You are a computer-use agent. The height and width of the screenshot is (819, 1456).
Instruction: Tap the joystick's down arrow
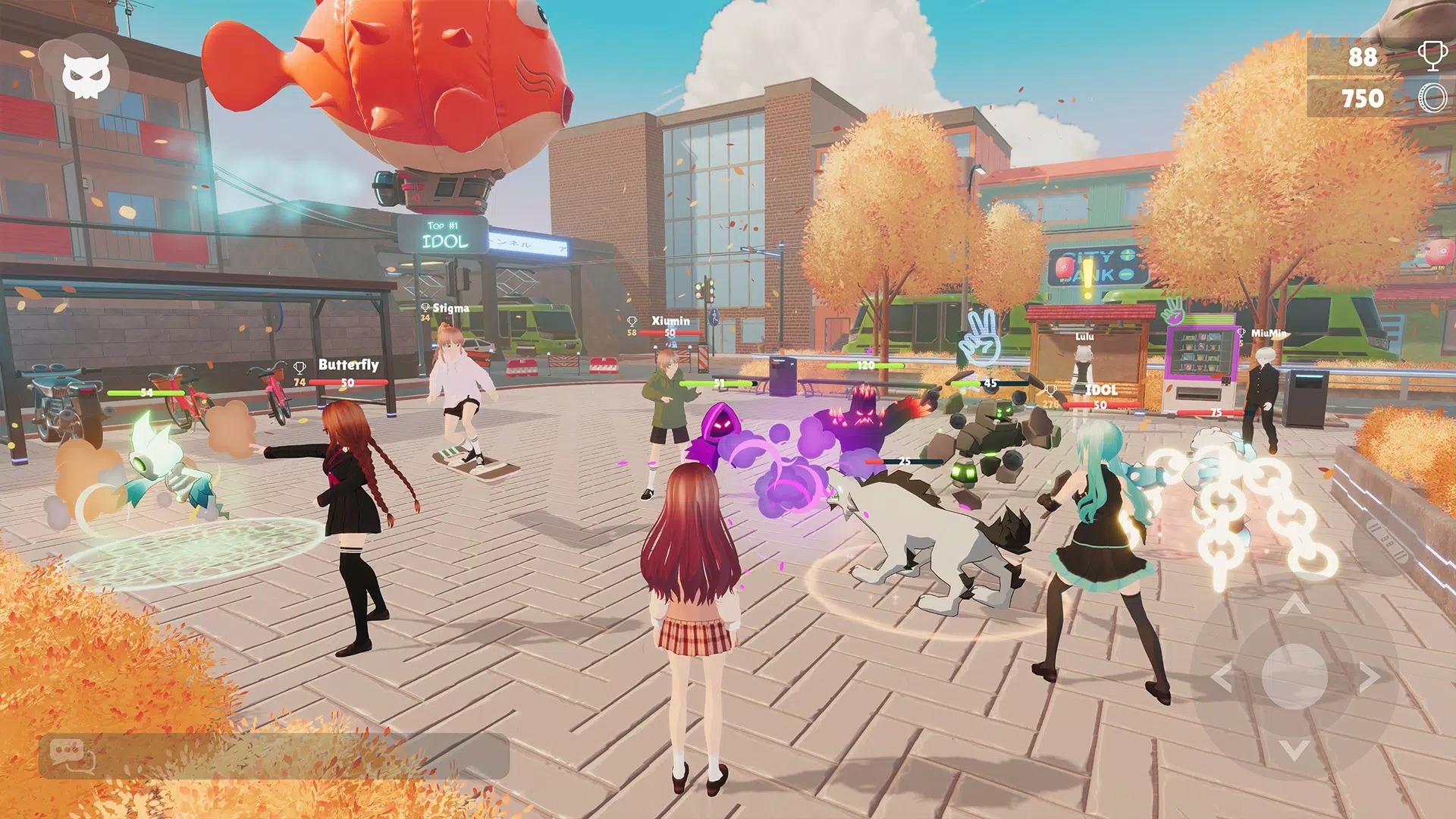coord(1294,750)
